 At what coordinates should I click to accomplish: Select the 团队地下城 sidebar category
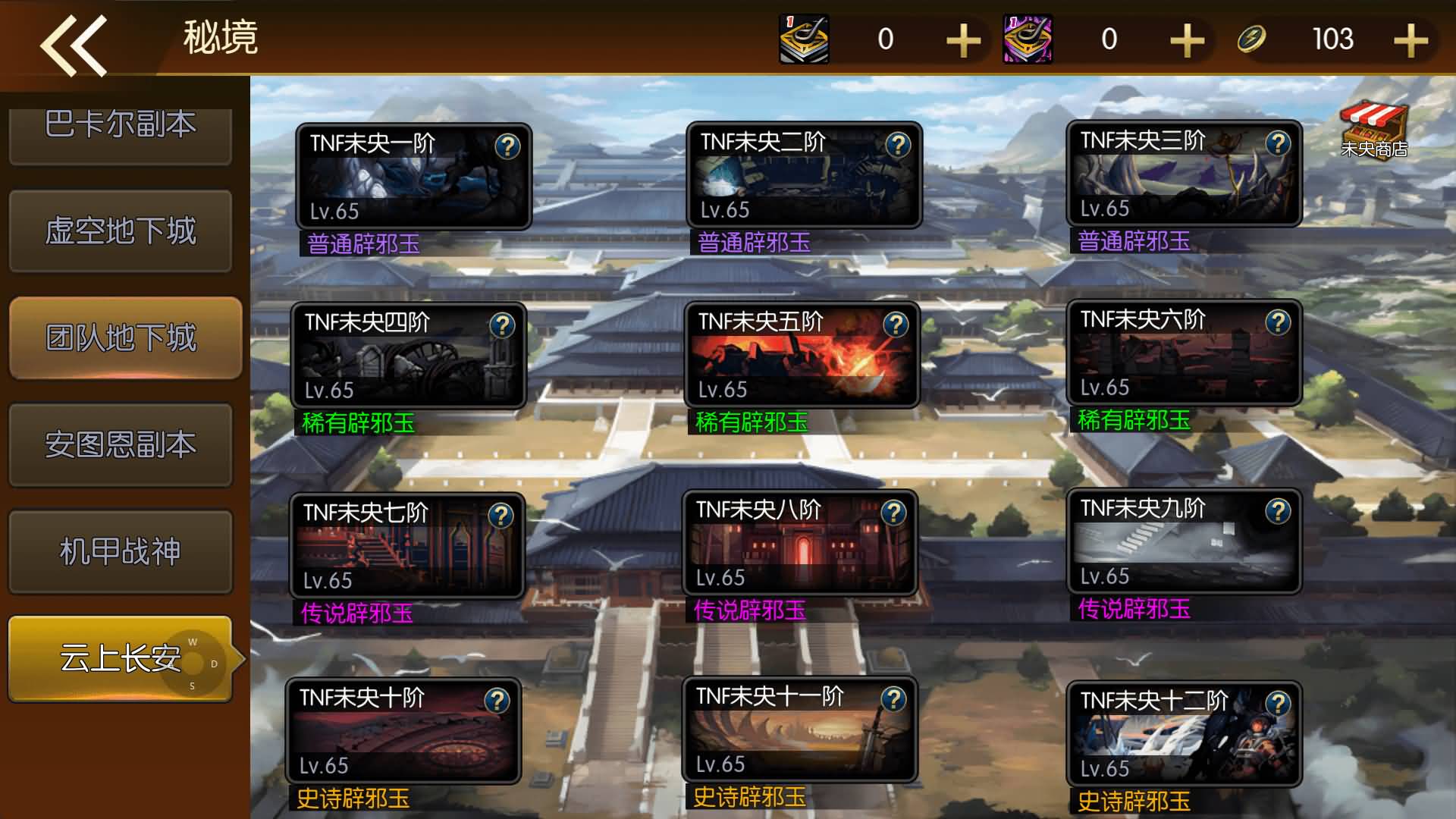[x=121, y=336]
